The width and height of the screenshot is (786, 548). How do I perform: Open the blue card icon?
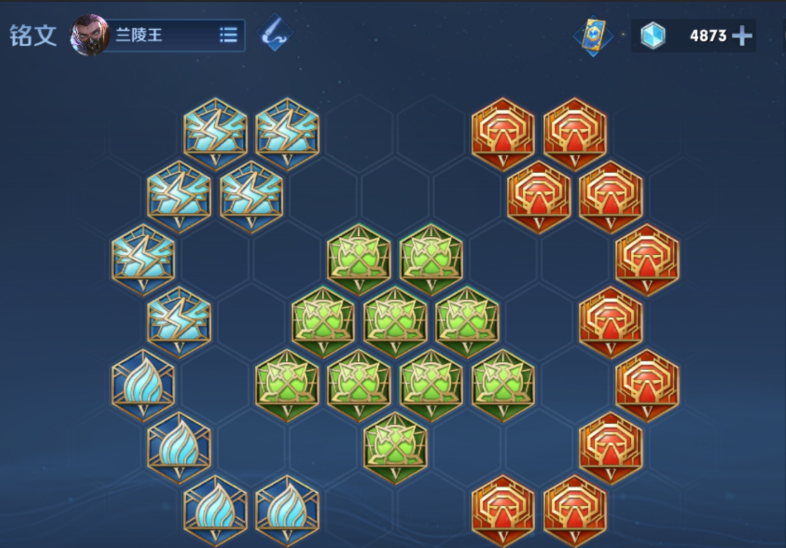pos(593,35)
